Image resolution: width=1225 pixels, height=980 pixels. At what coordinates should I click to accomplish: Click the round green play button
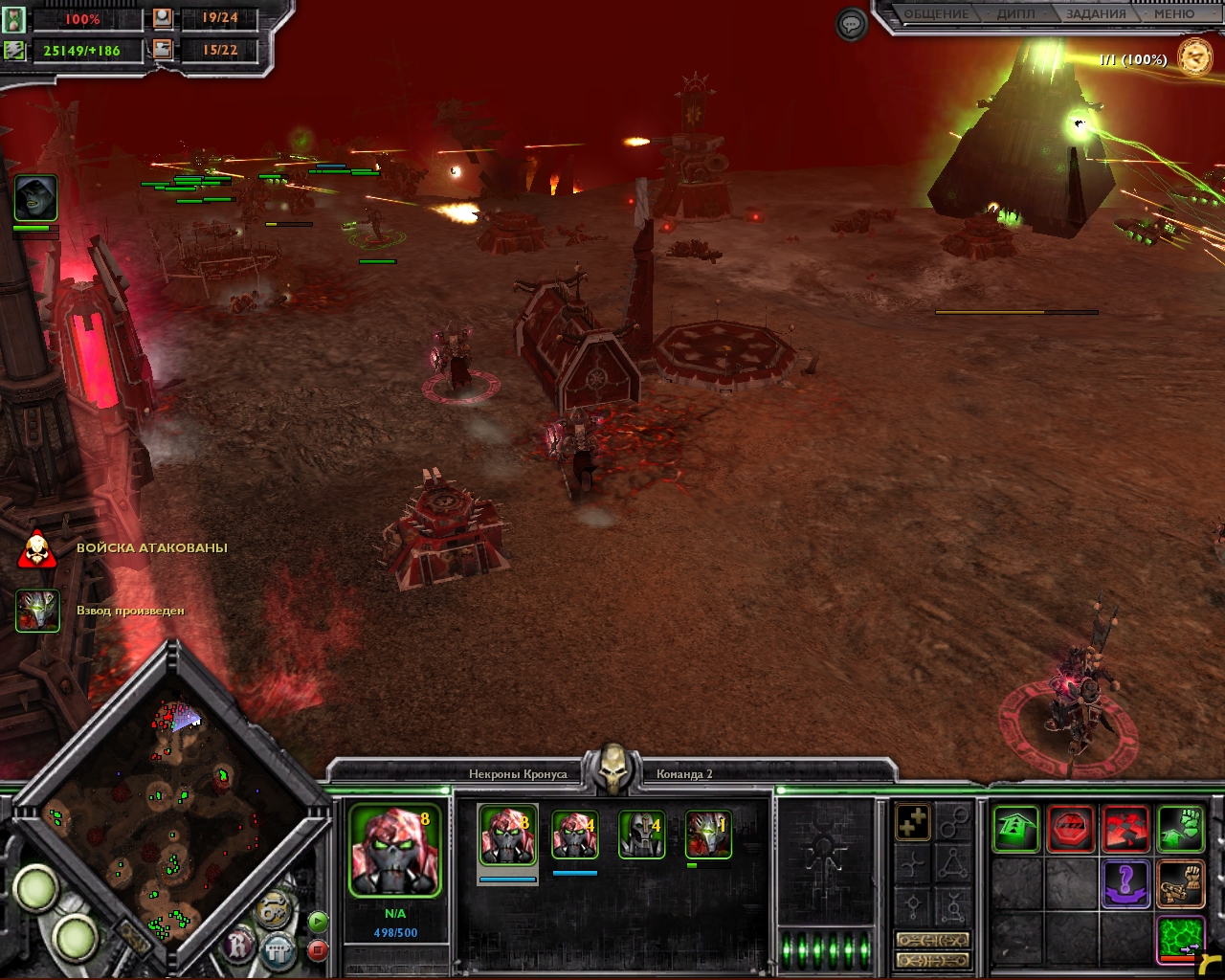pyautogui.click(x=318, y=923)
